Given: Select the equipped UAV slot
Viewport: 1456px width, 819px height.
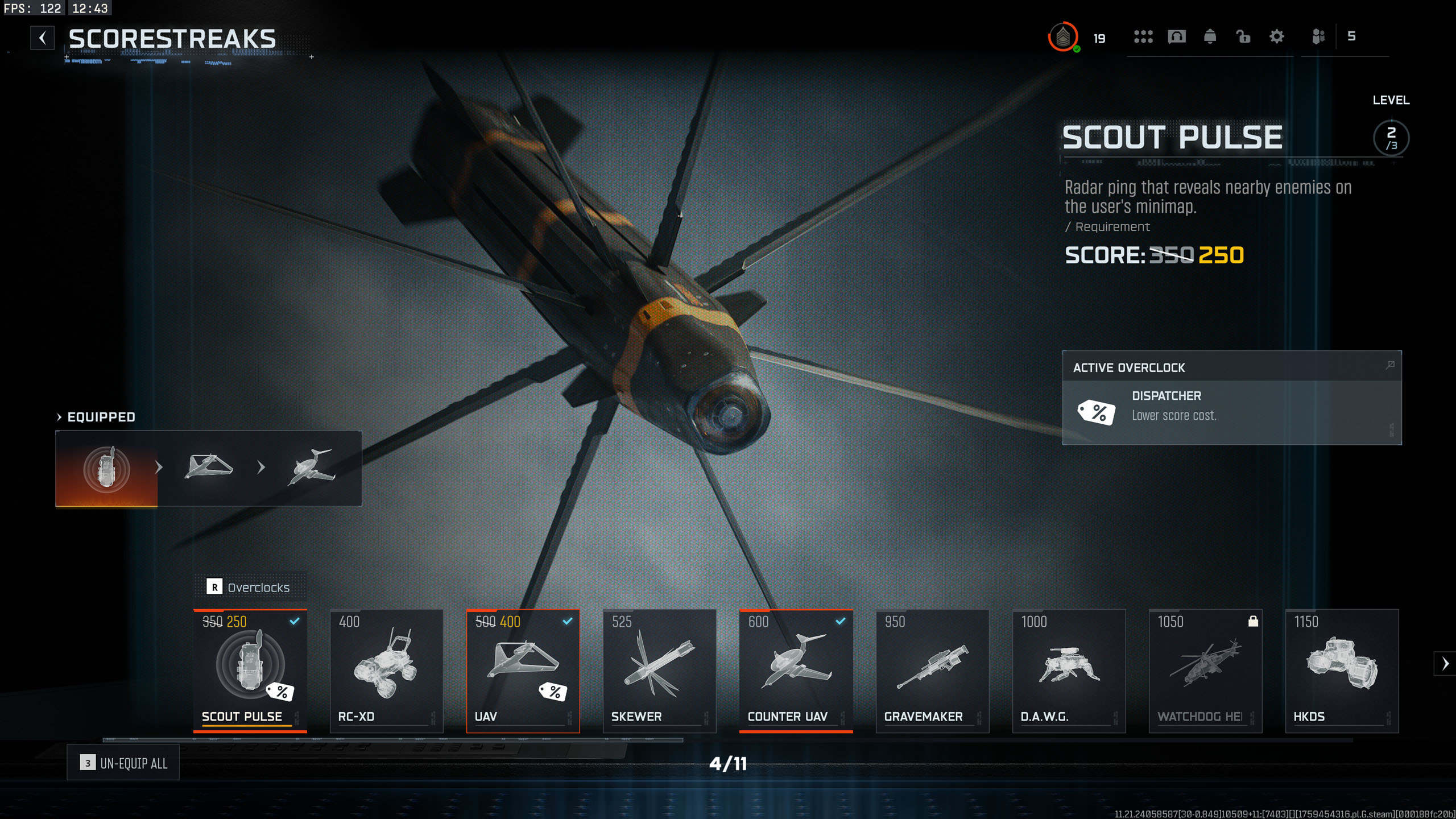Looking at the screenshot, I should [x=209, y=467].
